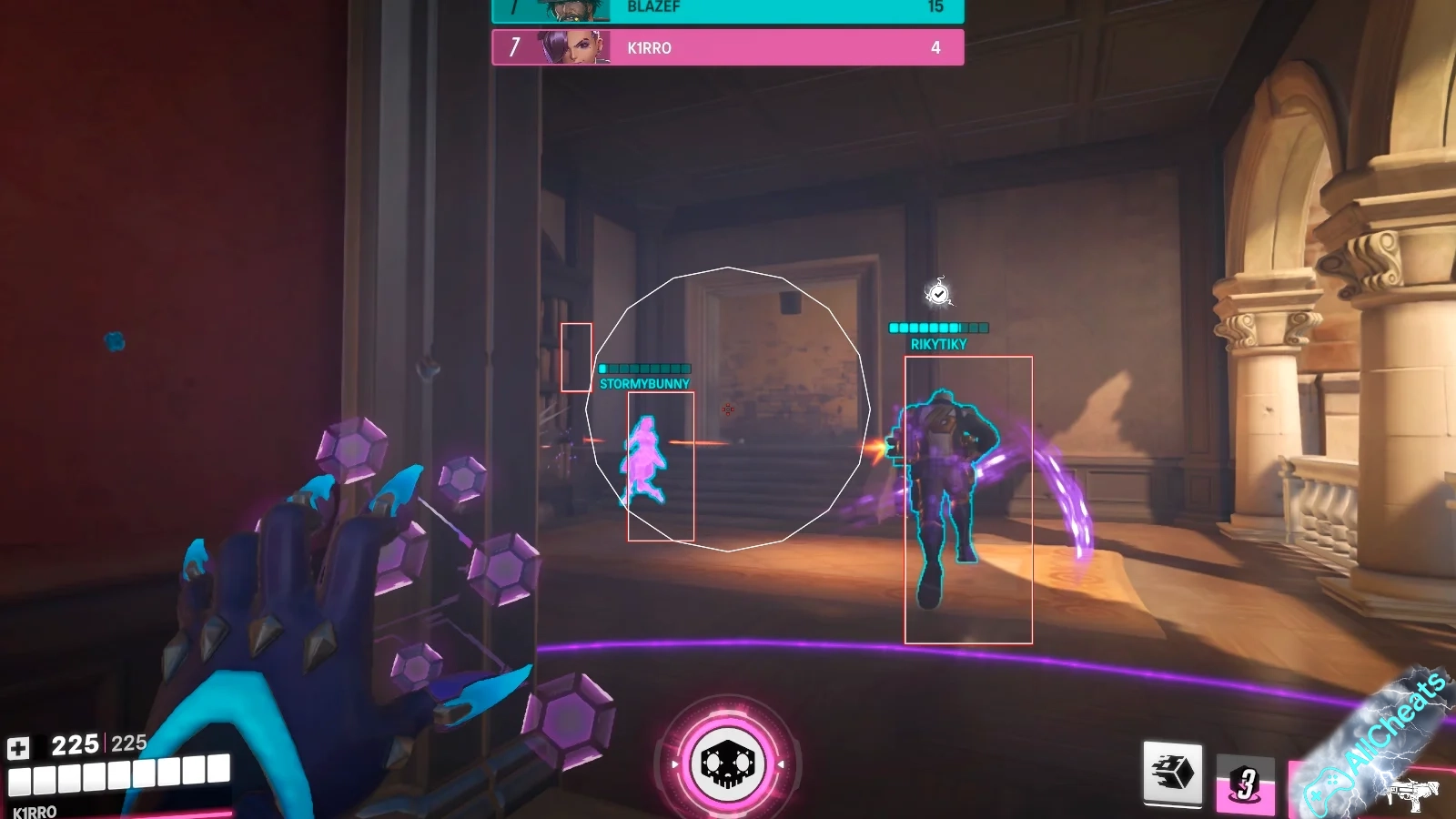
Task: Select the BLAZEF scoreboard row
Action: coord(727,9)
